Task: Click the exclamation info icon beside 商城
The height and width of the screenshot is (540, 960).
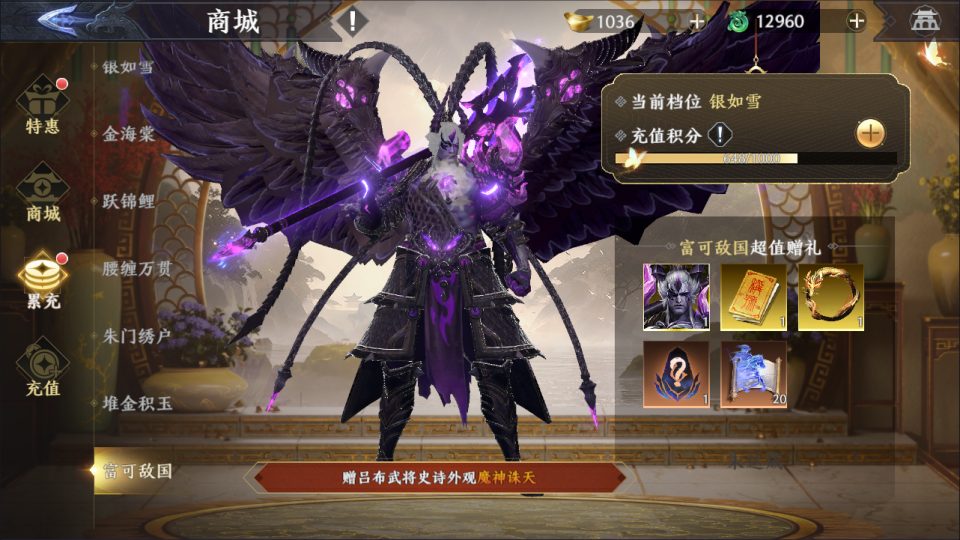Action: tap(351, 20)
